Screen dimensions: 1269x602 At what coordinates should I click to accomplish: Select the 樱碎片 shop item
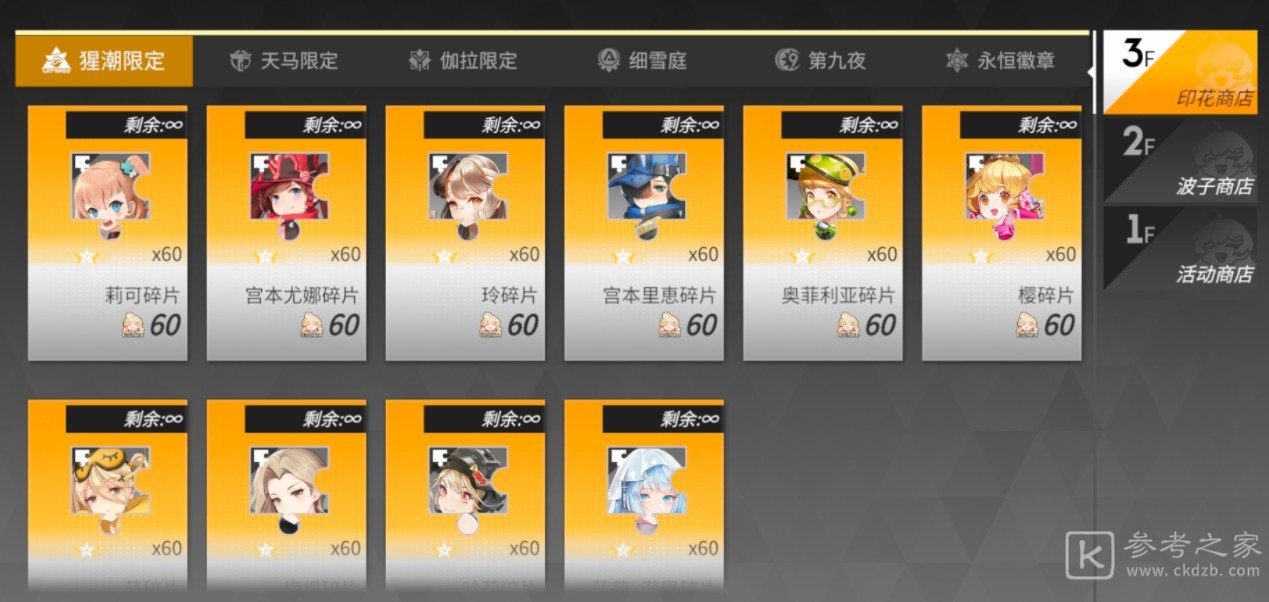(x=1002, y=232)
